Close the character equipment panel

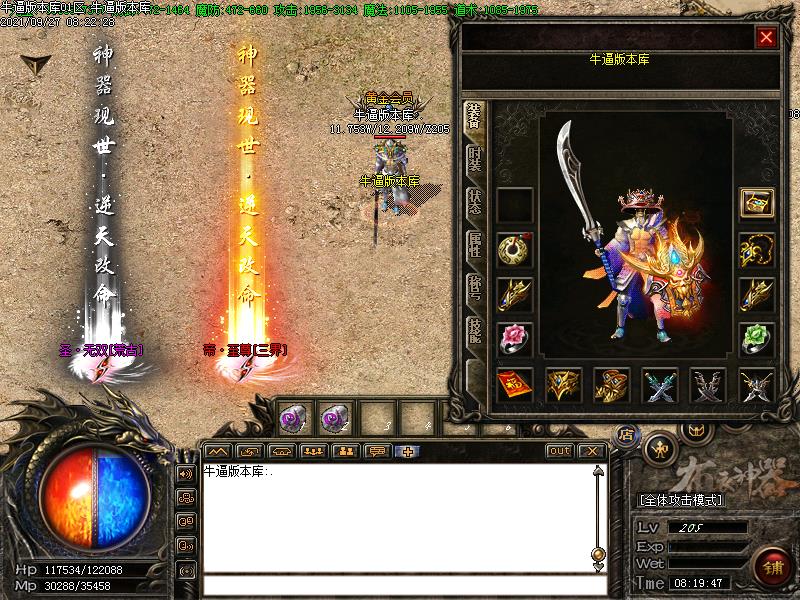pyautogui.click(x=766, y=37)
